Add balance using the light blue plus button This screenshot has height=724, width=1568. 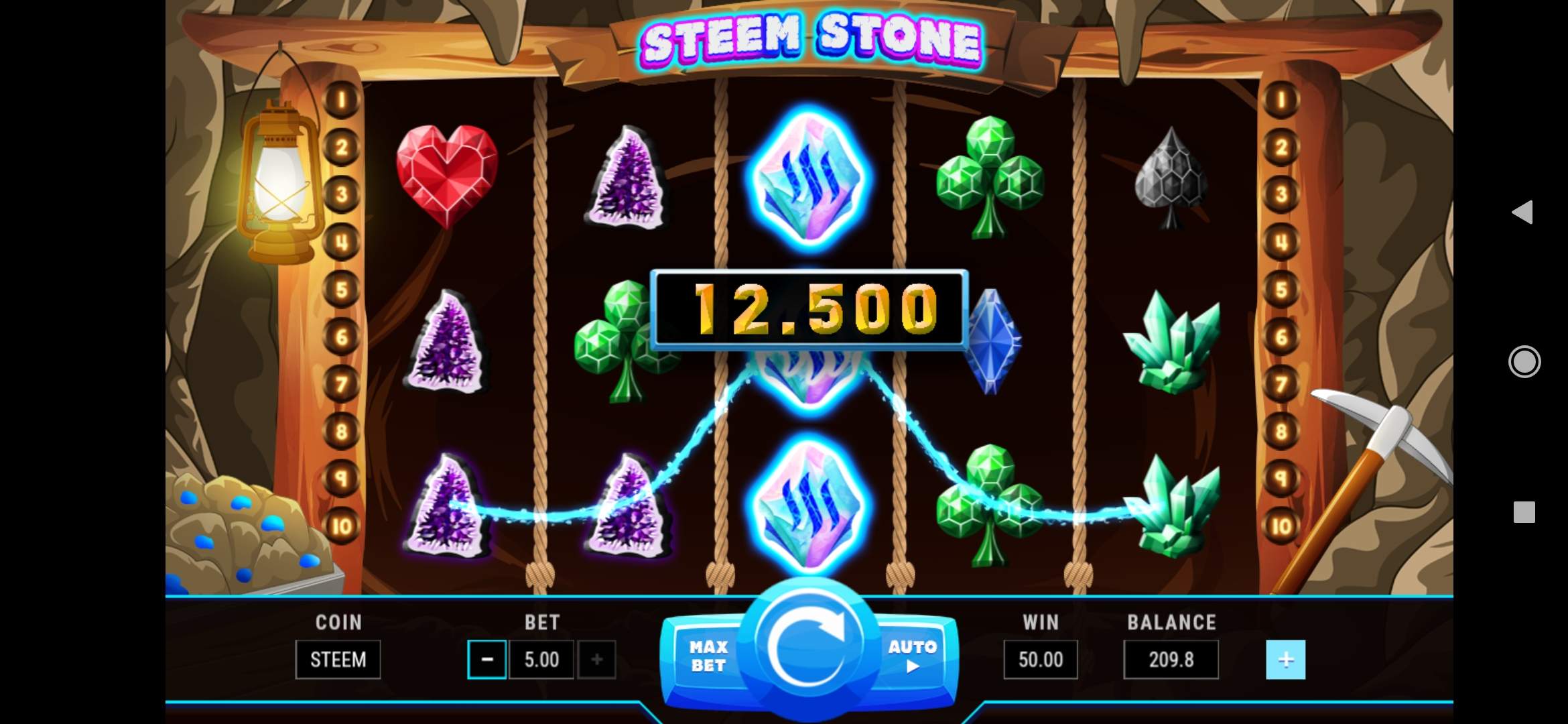coord(1285,660)
